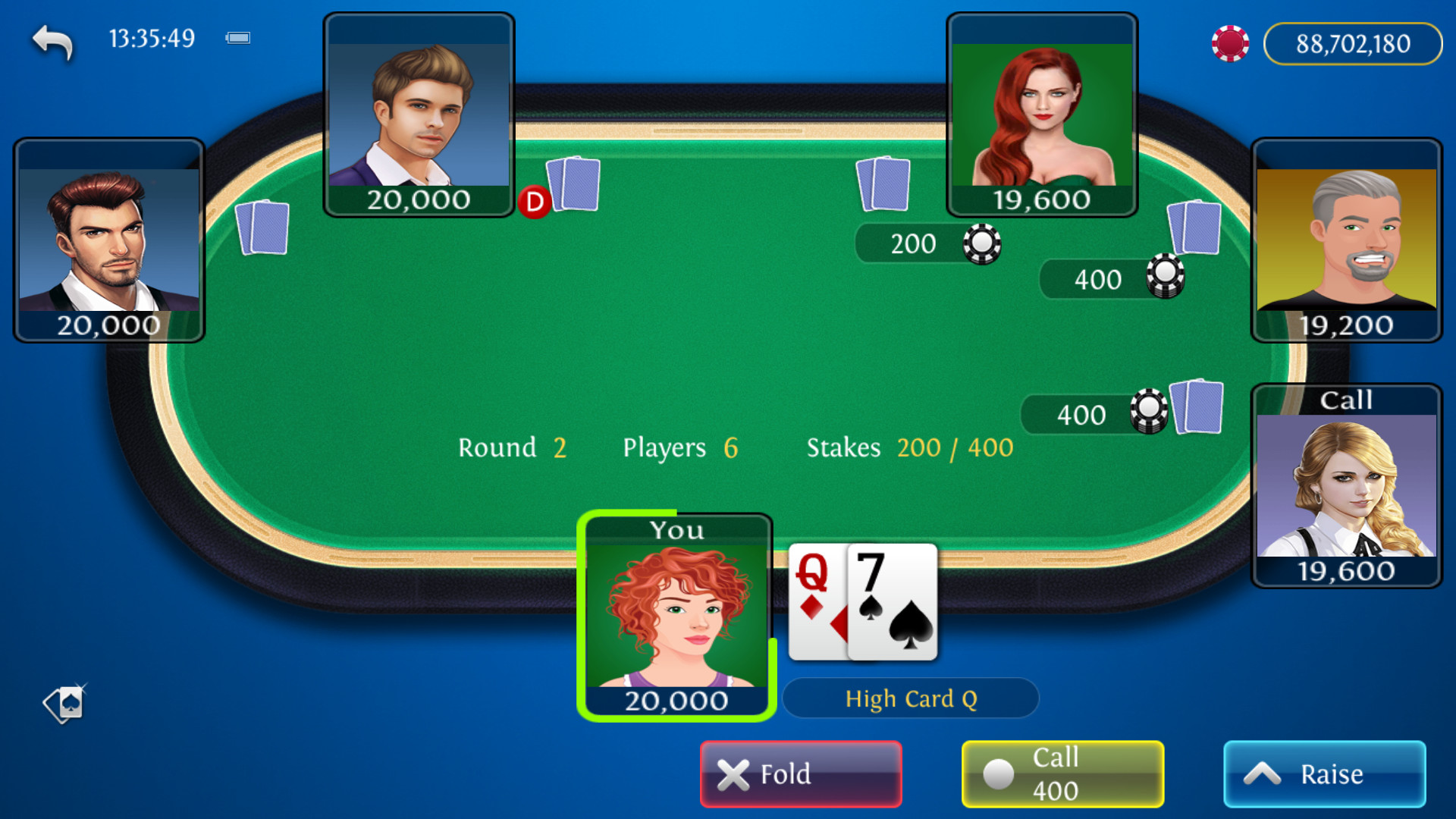Click the Raise button

click(1325, 773)
